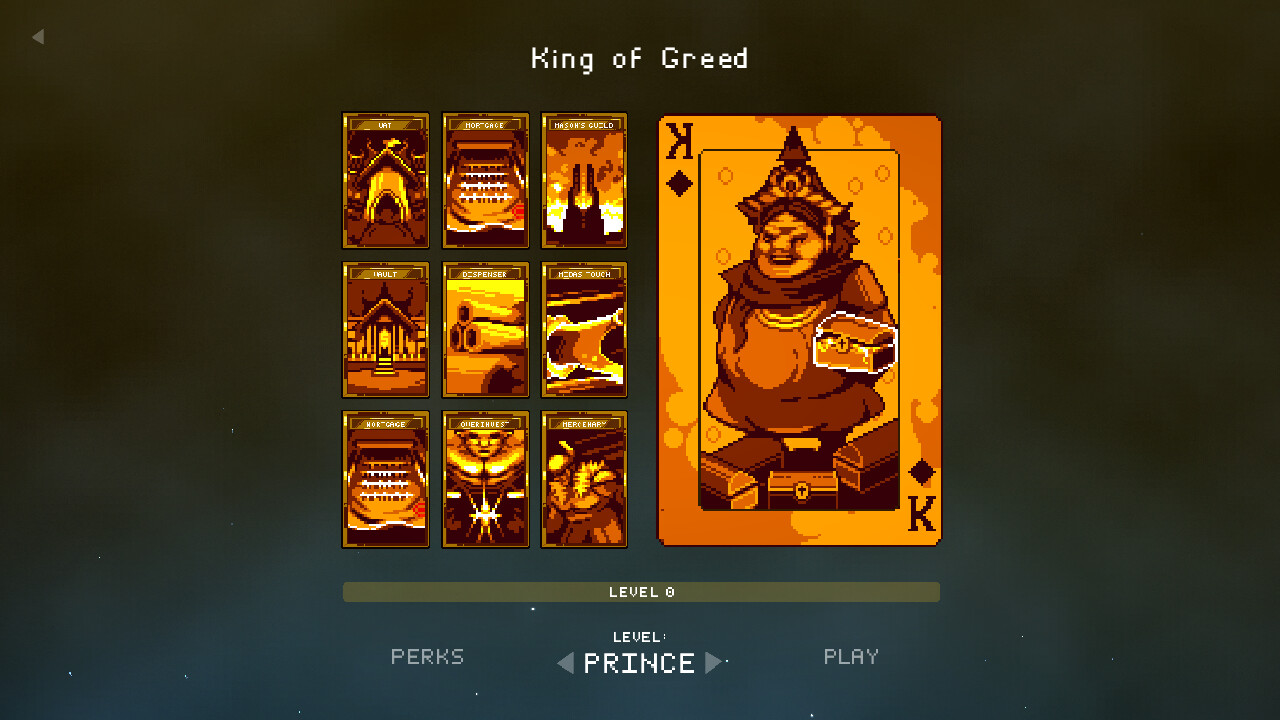Click right arrow to choose next level
Image resolution: width=1280 pixels, height=720 pixels.
(716, 663)
